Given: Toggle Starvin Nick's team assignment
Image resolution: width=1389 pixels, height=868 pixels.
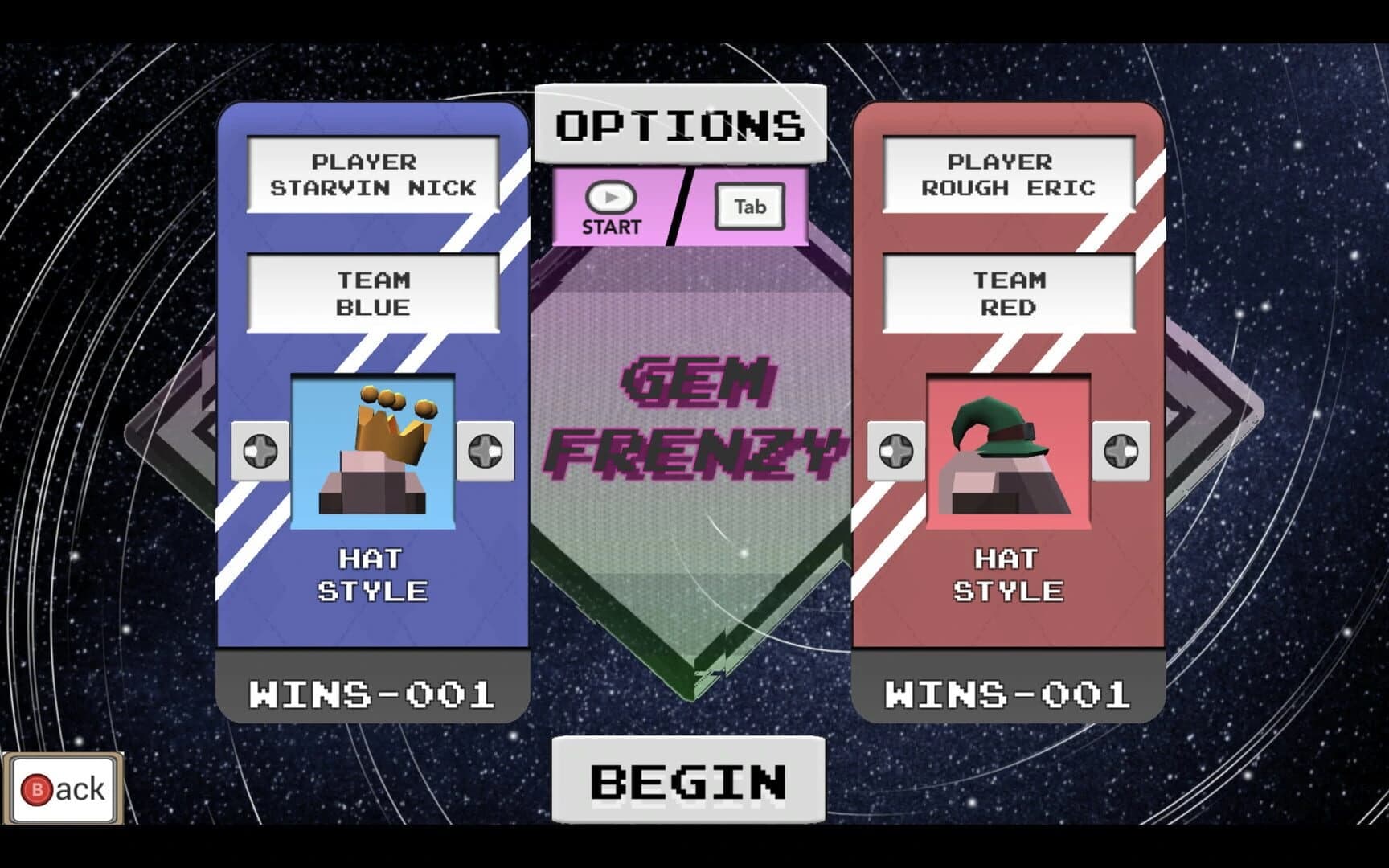Looking at the screenshot, I should tap(374, 293).
